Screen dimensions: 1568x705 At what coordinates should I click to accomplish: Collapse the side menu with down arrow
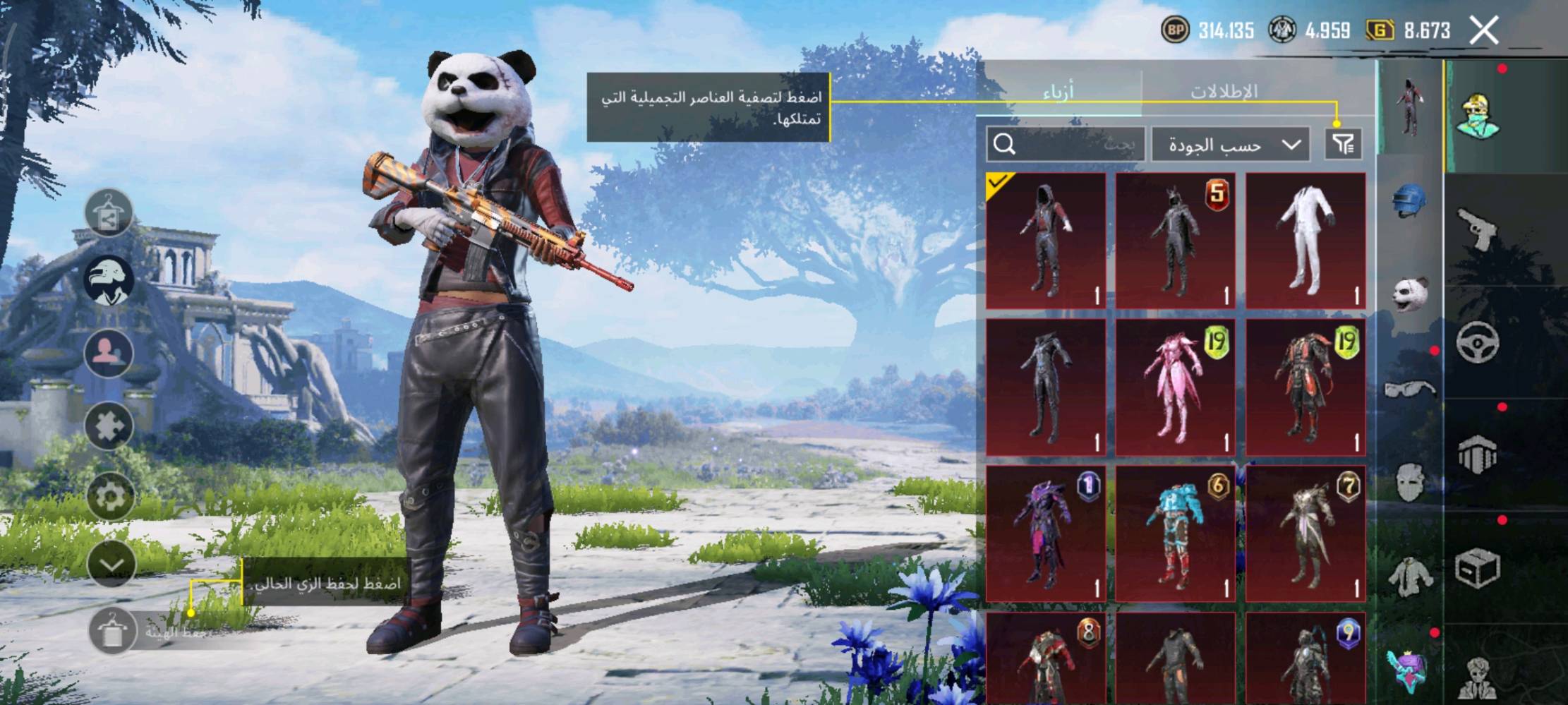111,564
